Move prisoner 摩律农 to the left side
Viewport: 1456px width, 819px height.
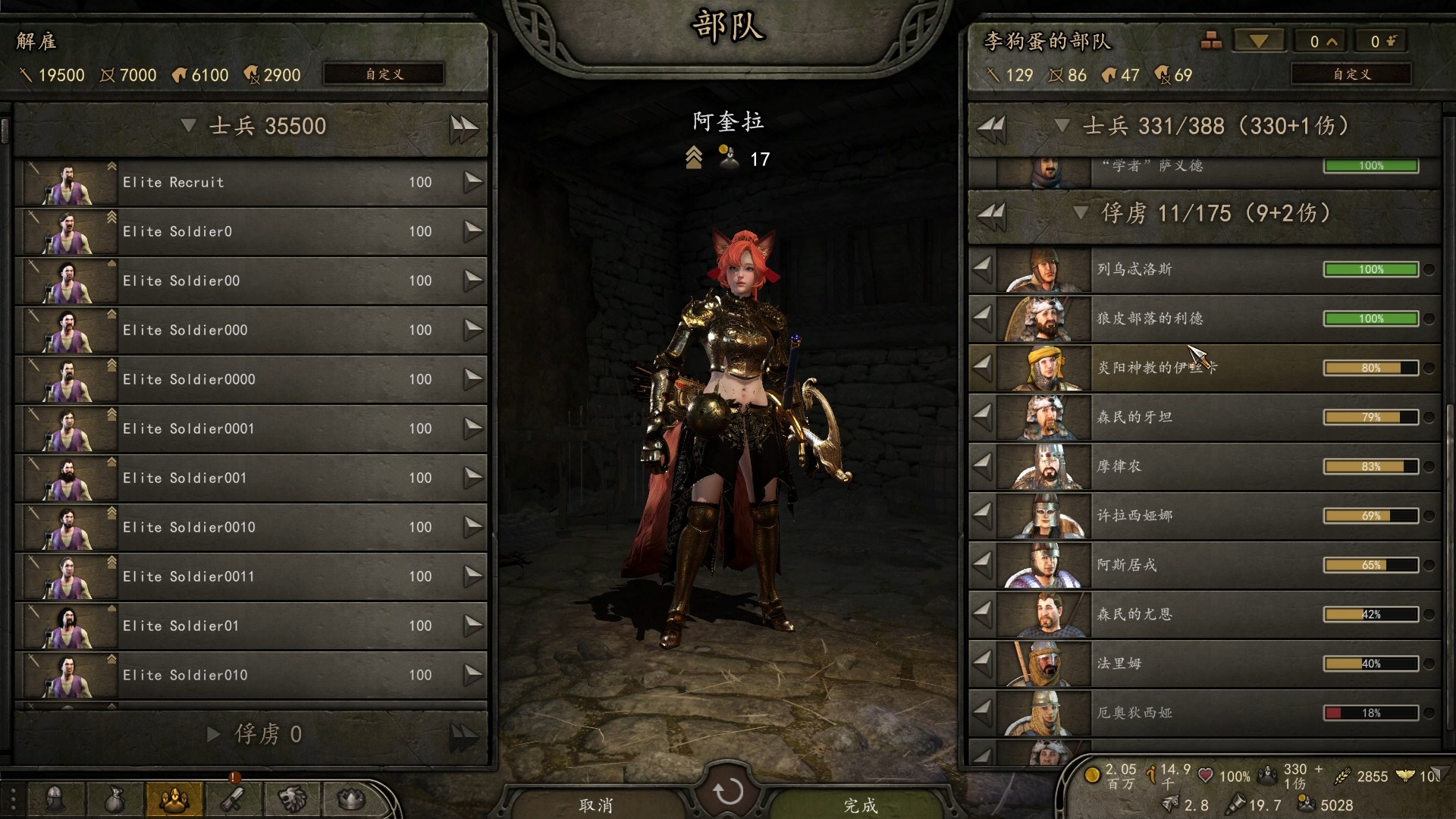coord(982,466)
